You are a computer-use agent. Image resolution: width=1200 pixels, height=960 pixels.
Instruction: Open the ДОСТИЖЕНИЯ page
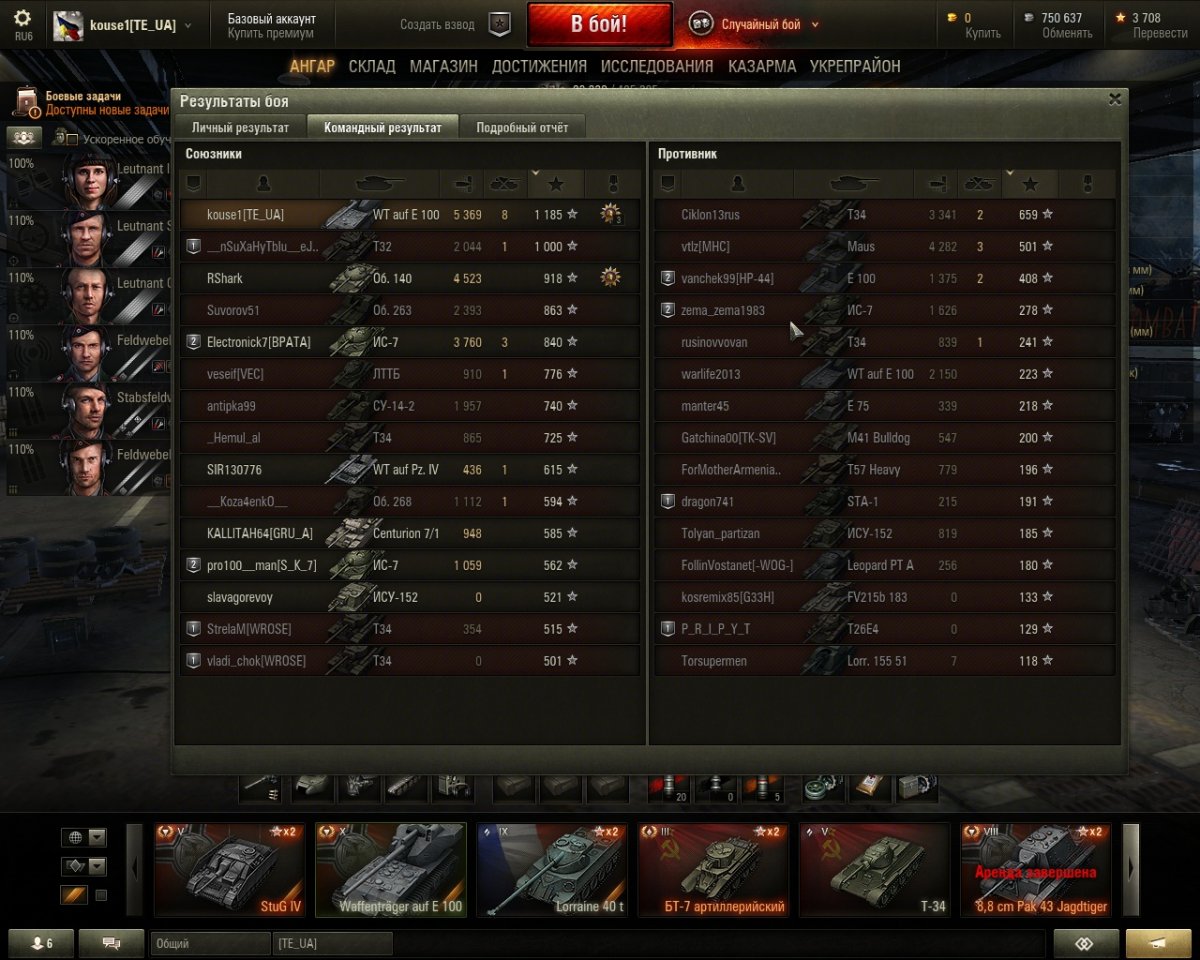[539, 67]
